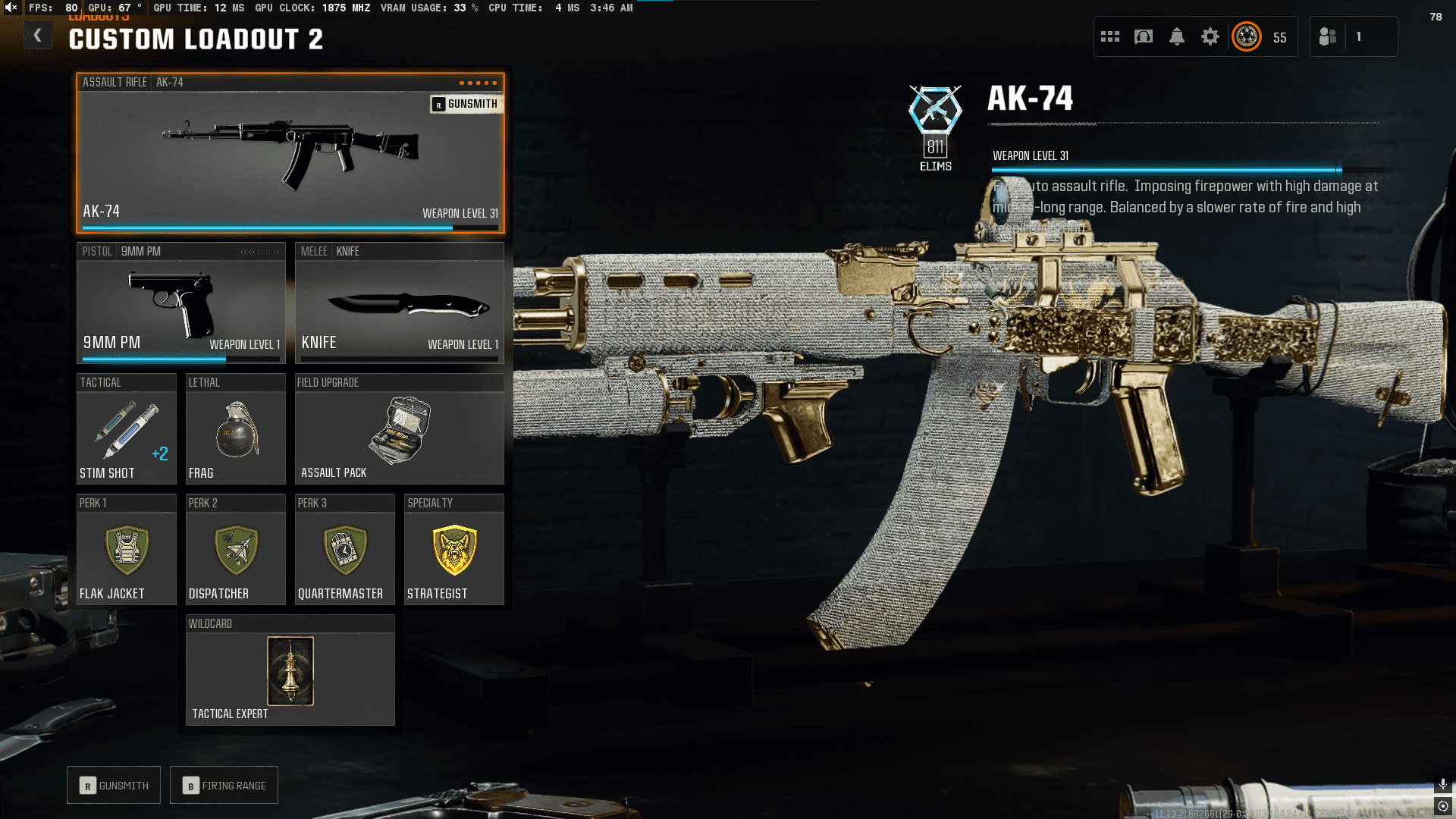Select the 9MM PM pistol slot
The width and height of the screenshot is (1456, 819).
[180, 303]
